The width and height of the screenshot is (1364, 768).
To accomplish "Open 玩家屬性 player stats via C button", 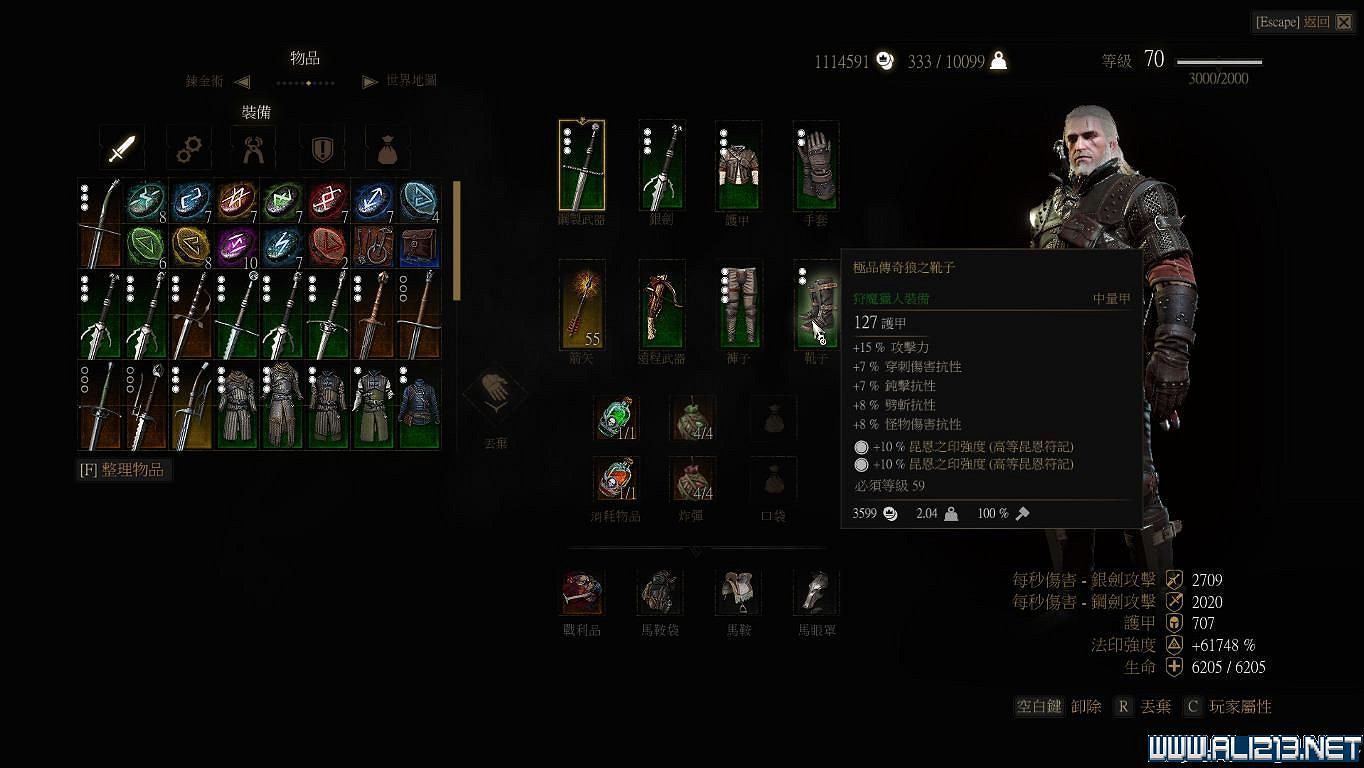I will [1192, 706].
